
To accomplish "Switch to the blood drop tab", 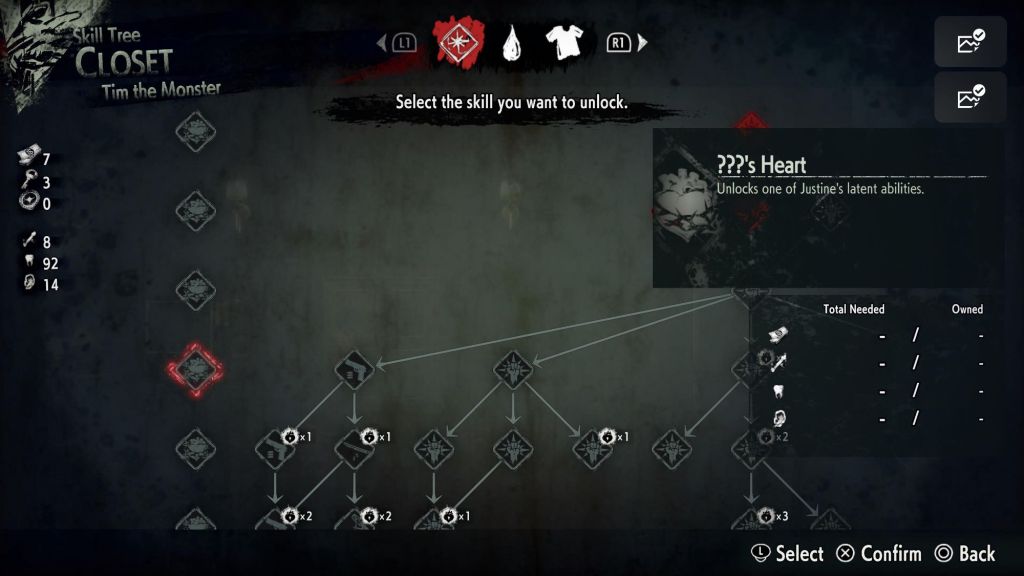I will 514,43.
